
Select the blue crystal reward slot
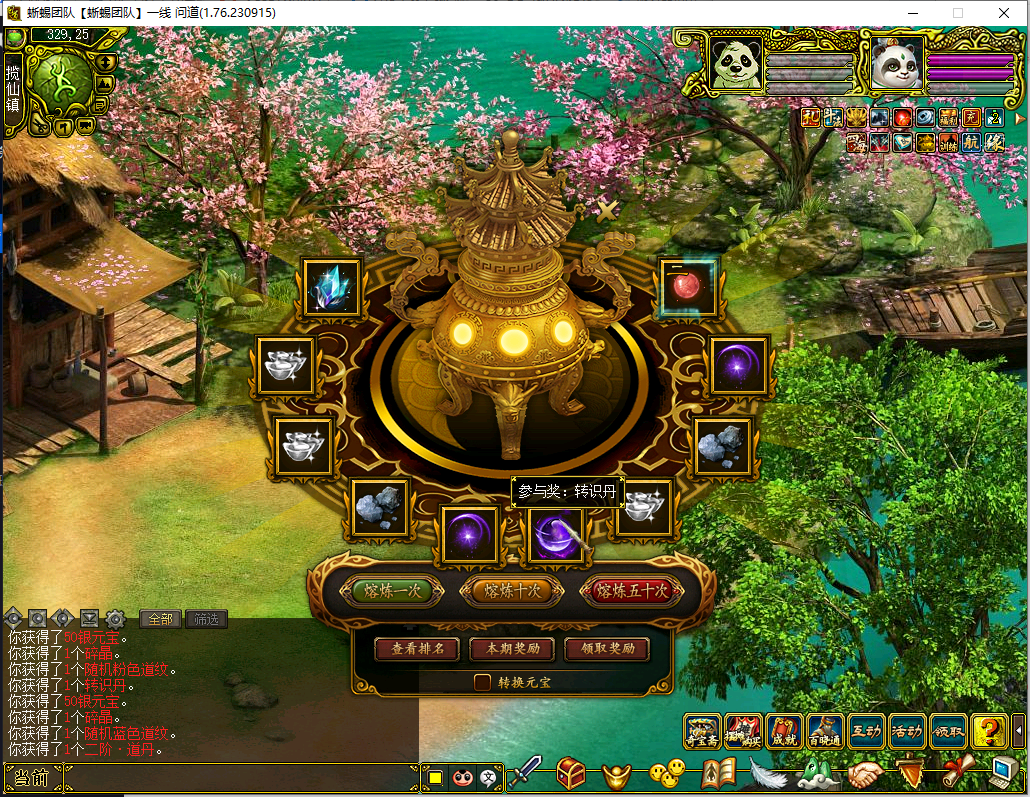click(x=332, y=288)
